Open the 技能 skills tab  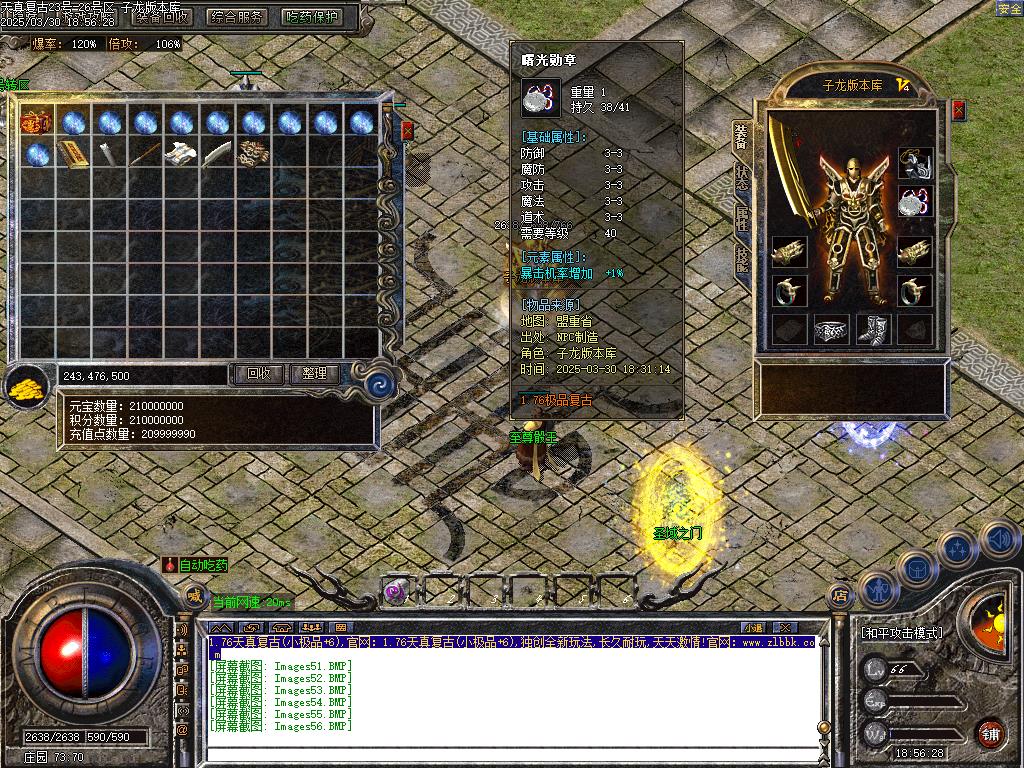(741, 259)
